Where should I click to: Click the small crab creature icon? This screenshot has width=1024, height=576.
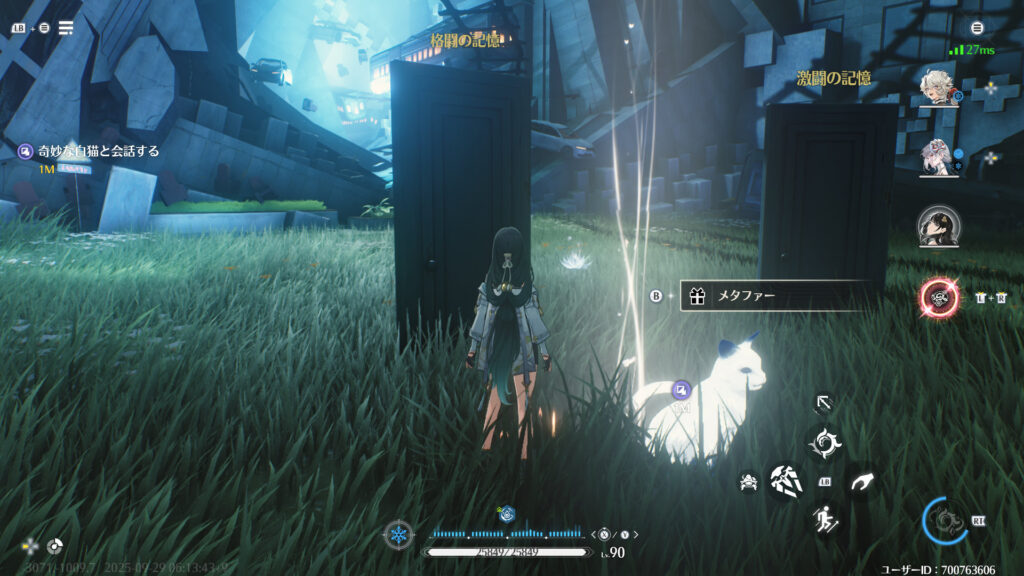(x=748, y=482)
